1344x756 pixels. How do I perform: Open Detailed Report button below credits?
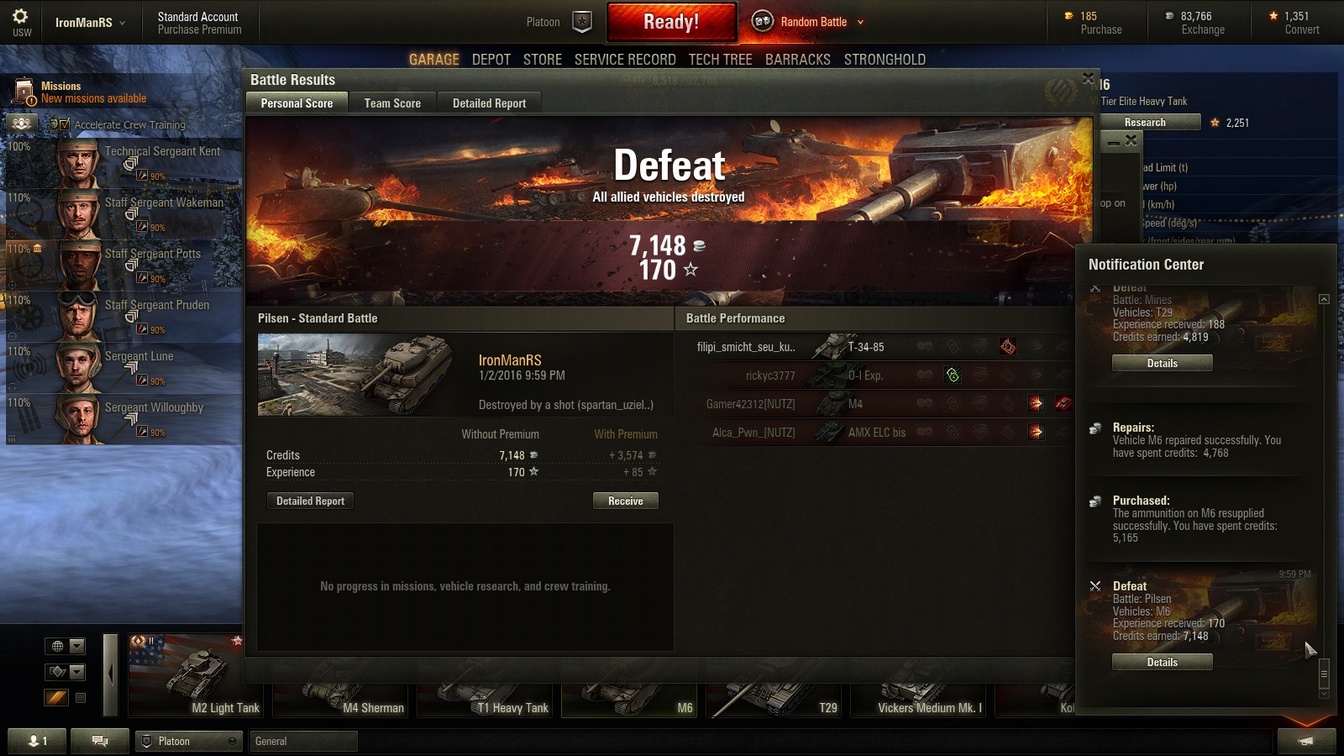coord(310,501)
